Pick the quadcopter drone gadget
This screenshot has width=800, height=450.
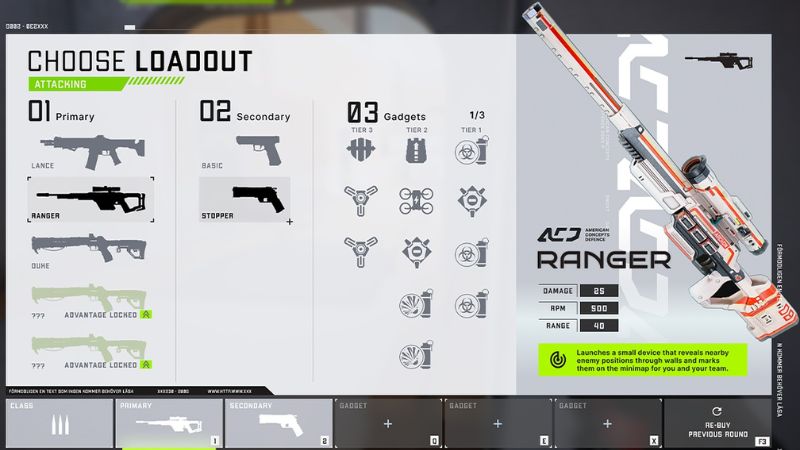416,199
